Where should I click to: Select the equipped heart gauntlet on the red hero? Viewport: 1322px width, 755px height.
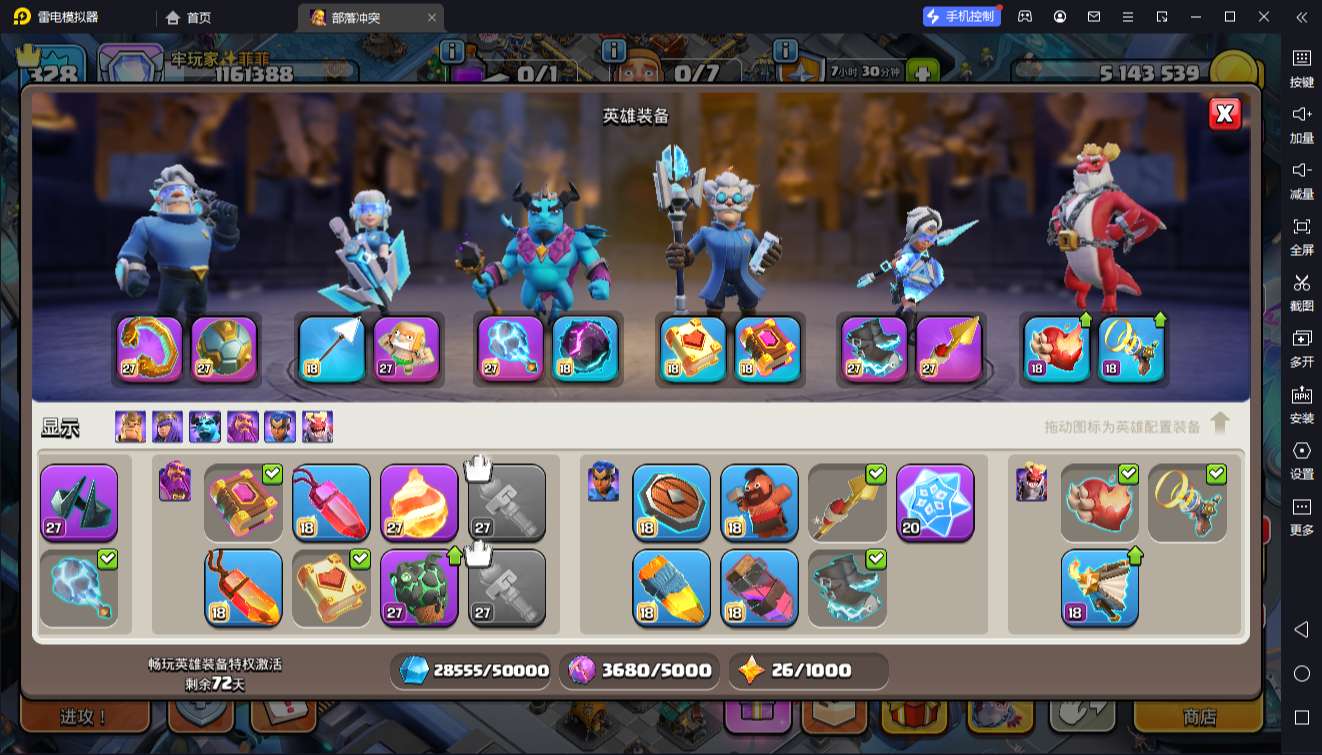click(x=1057, y=349)
